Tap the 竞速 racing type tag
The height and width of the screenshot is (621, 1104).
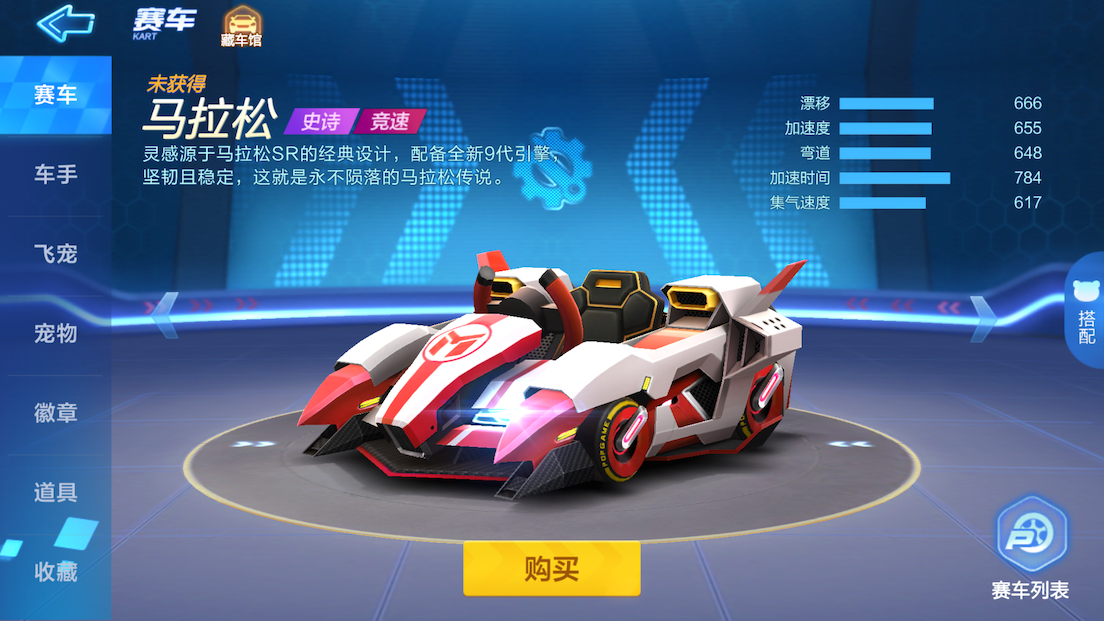(x=390, y=122)
